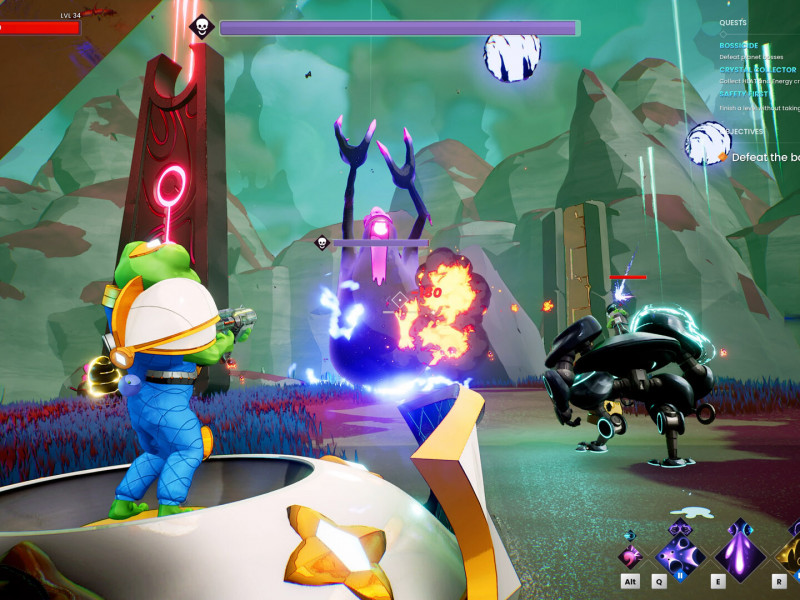Trigger the purple cratered-moons ability
The image size is (800, 600).
(x=680, y=552)
